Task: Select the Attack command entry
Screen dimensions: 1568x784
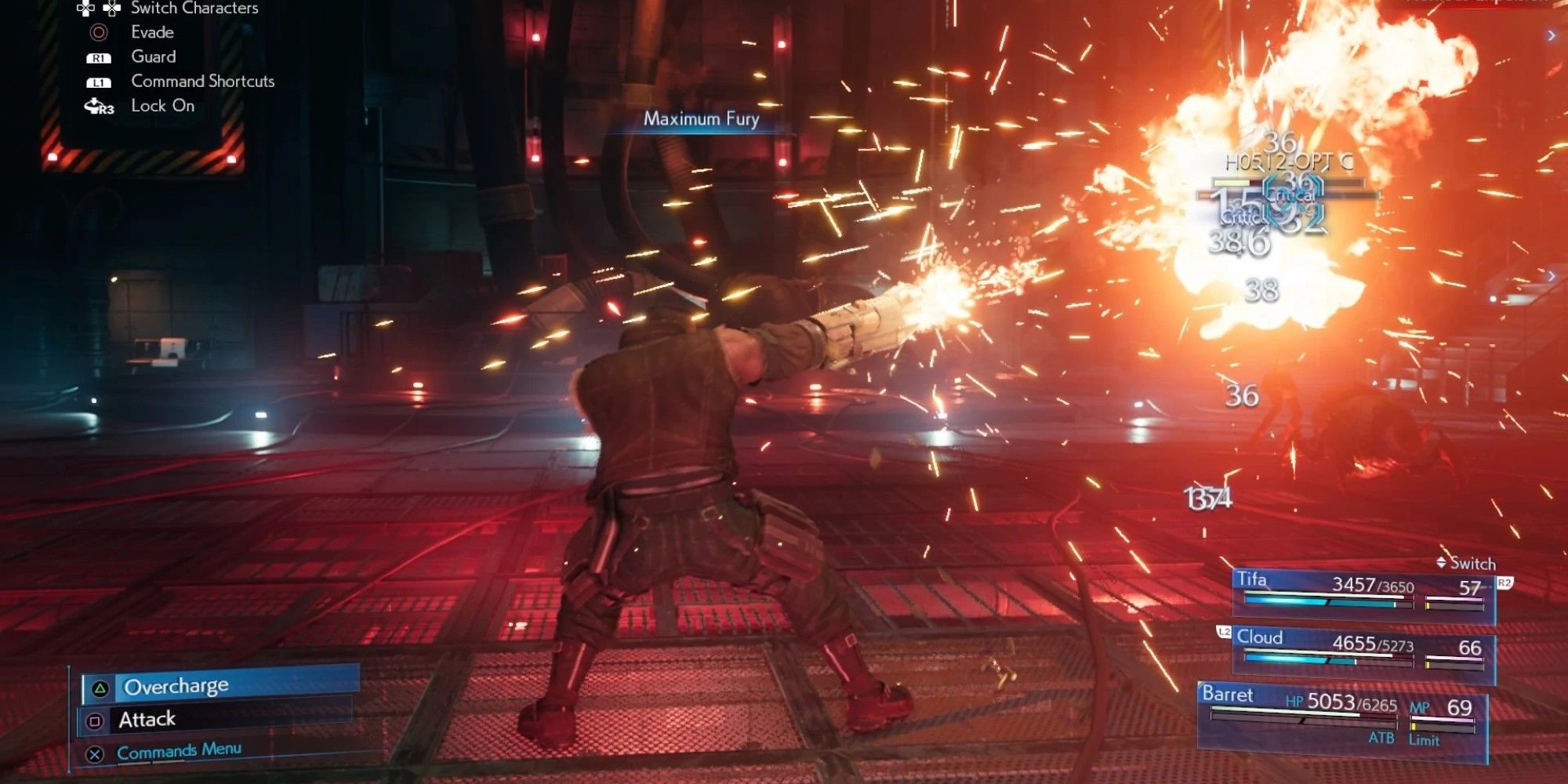Action: [x=148, y=719]
